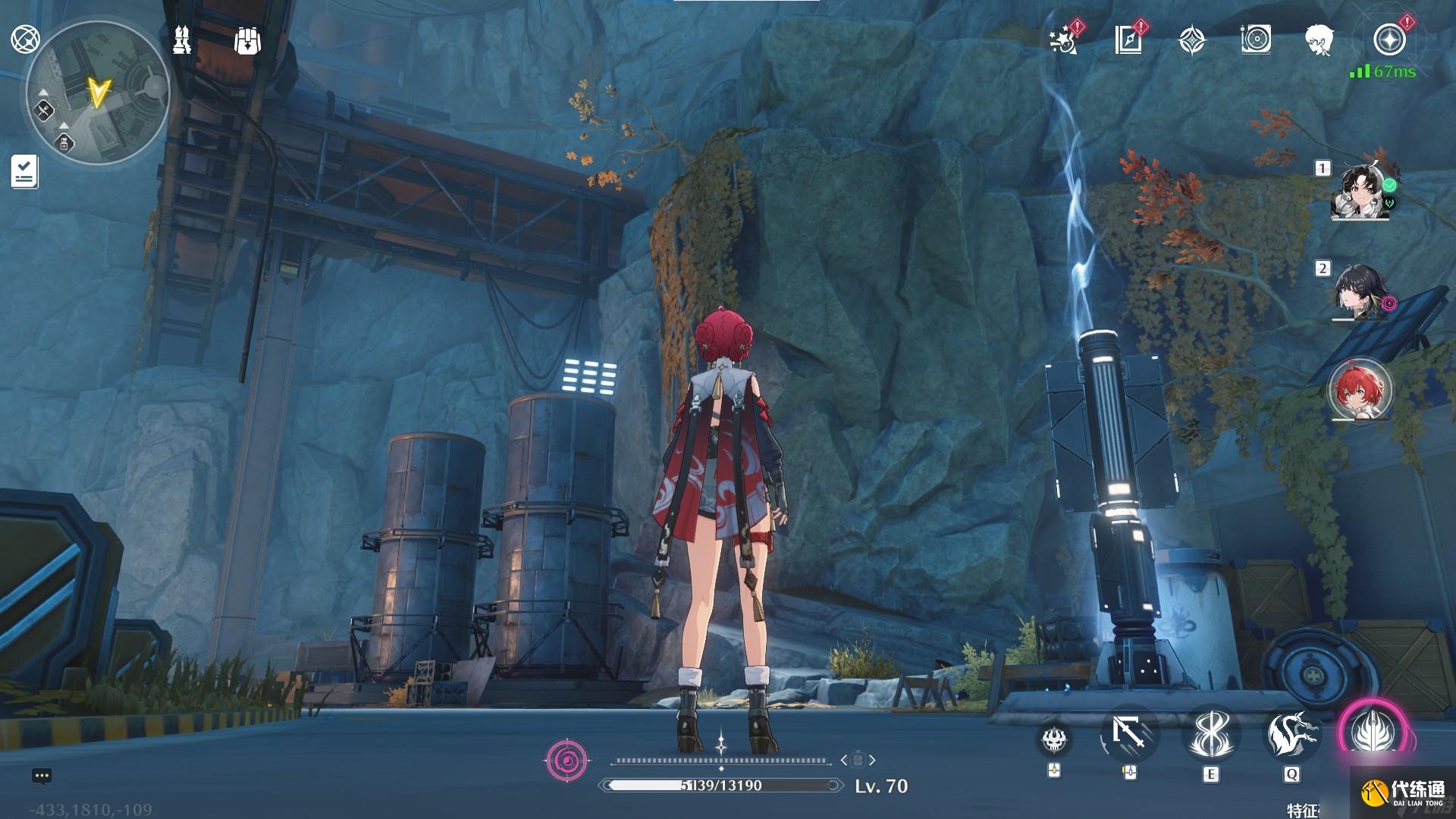Click the circled star icon above ping
This screenshot has height=819, width=1456.
tap(1389, 39)
